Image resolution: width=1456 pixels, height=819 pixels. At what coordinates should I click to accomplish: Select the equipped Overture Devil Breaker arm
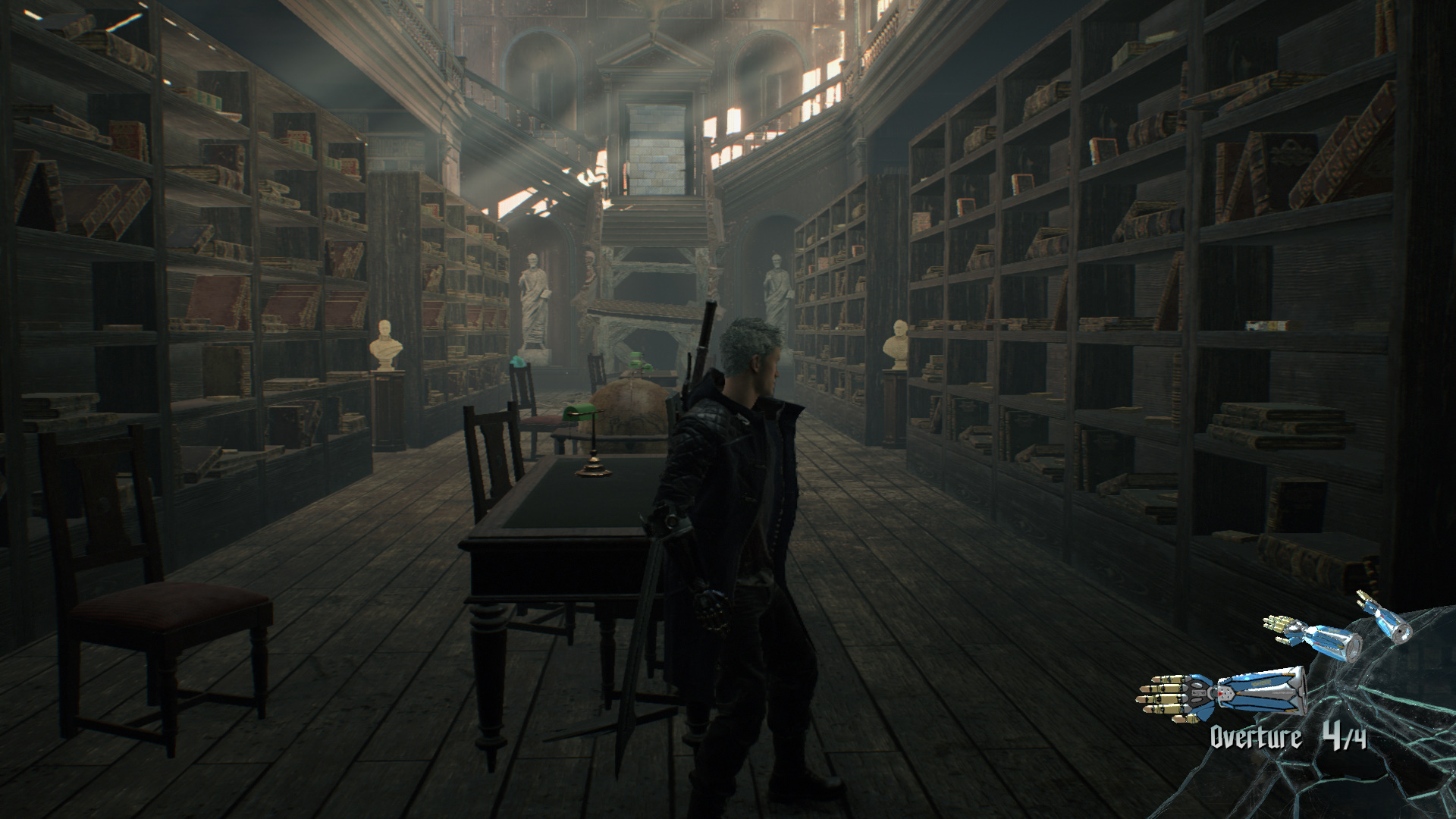(x=1222, y=692)
